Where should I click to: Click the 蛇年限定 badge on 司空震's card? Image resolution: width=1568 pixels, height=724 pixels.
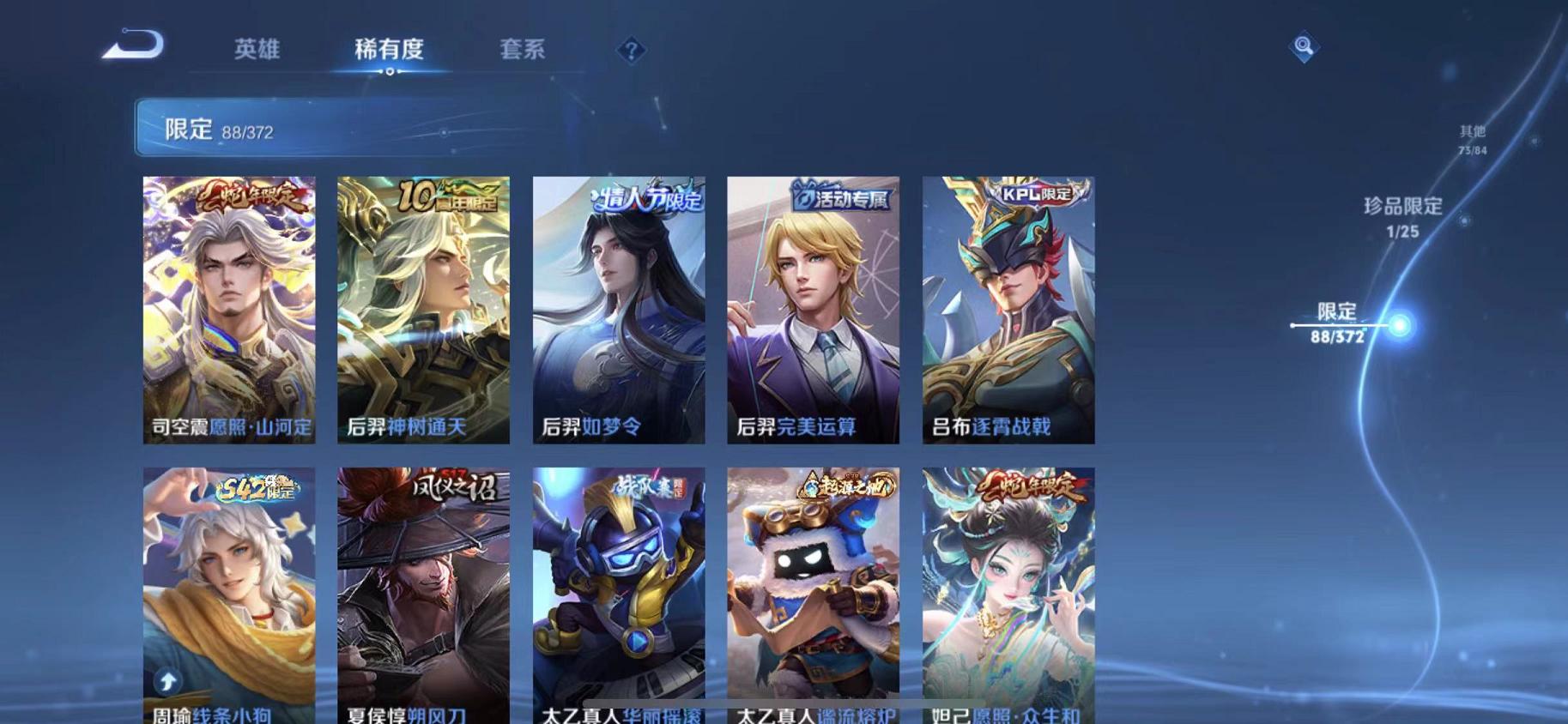[x=252, y=195]
